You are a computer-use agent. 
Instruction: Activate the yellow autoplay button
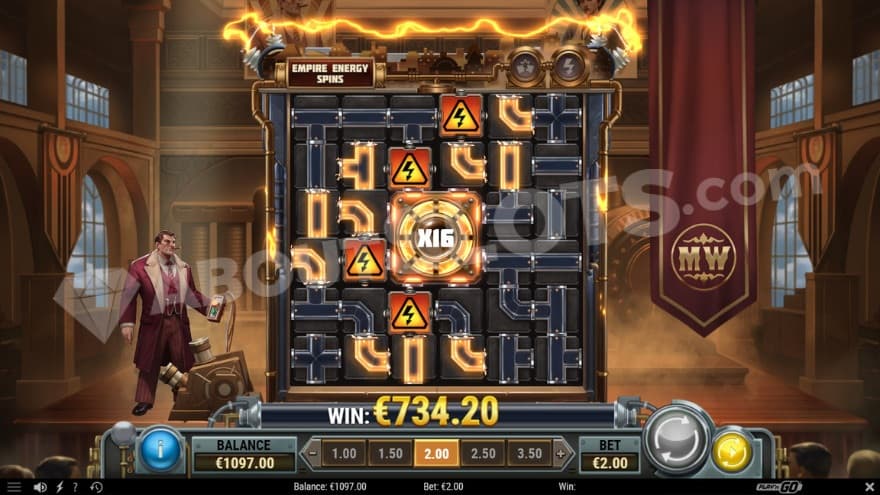point(732,452)
